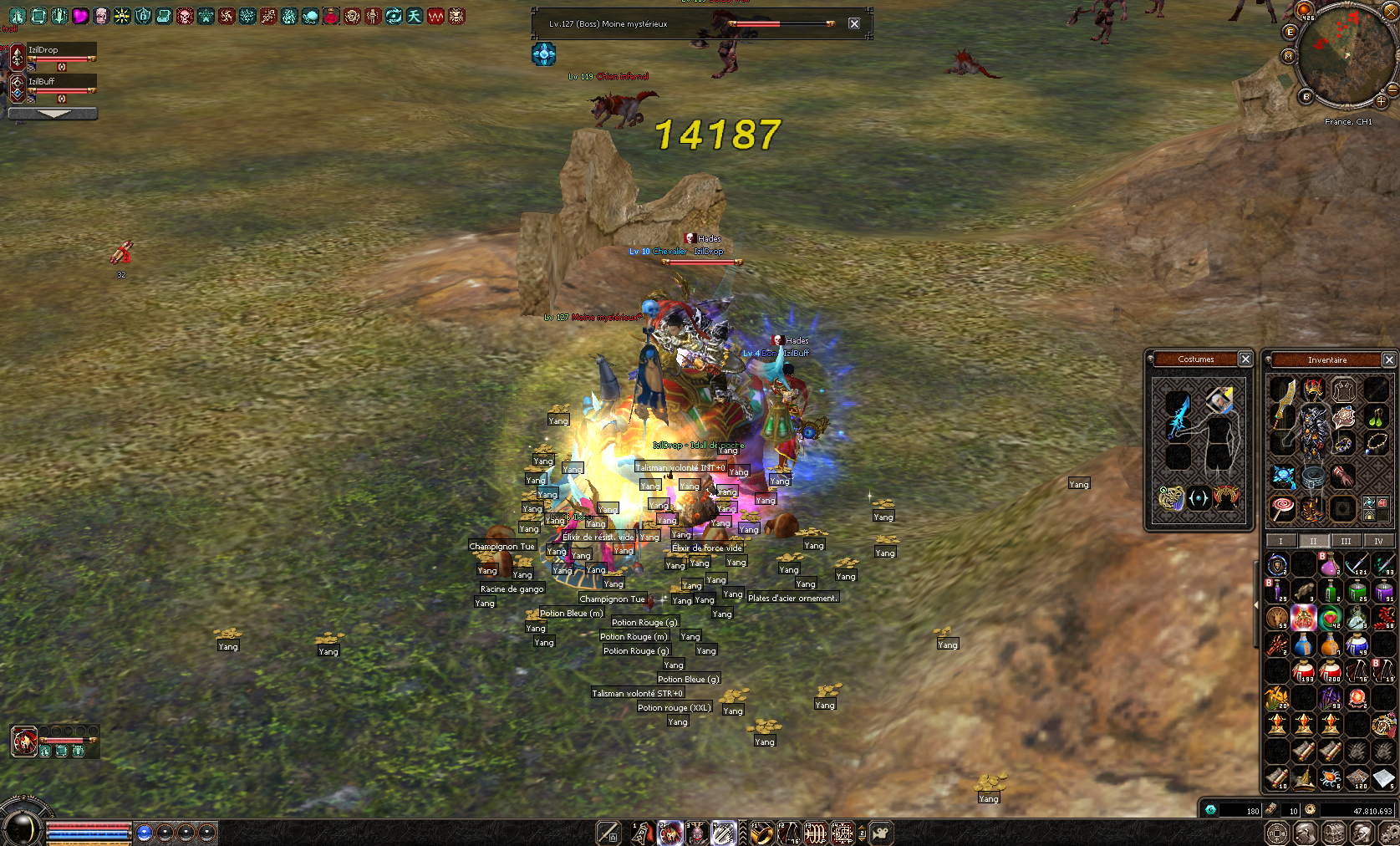Screen dimensions: 1400x846
Task: Click the sword auto-attack icon on the quickbar
Action: (x=608, y=832)
